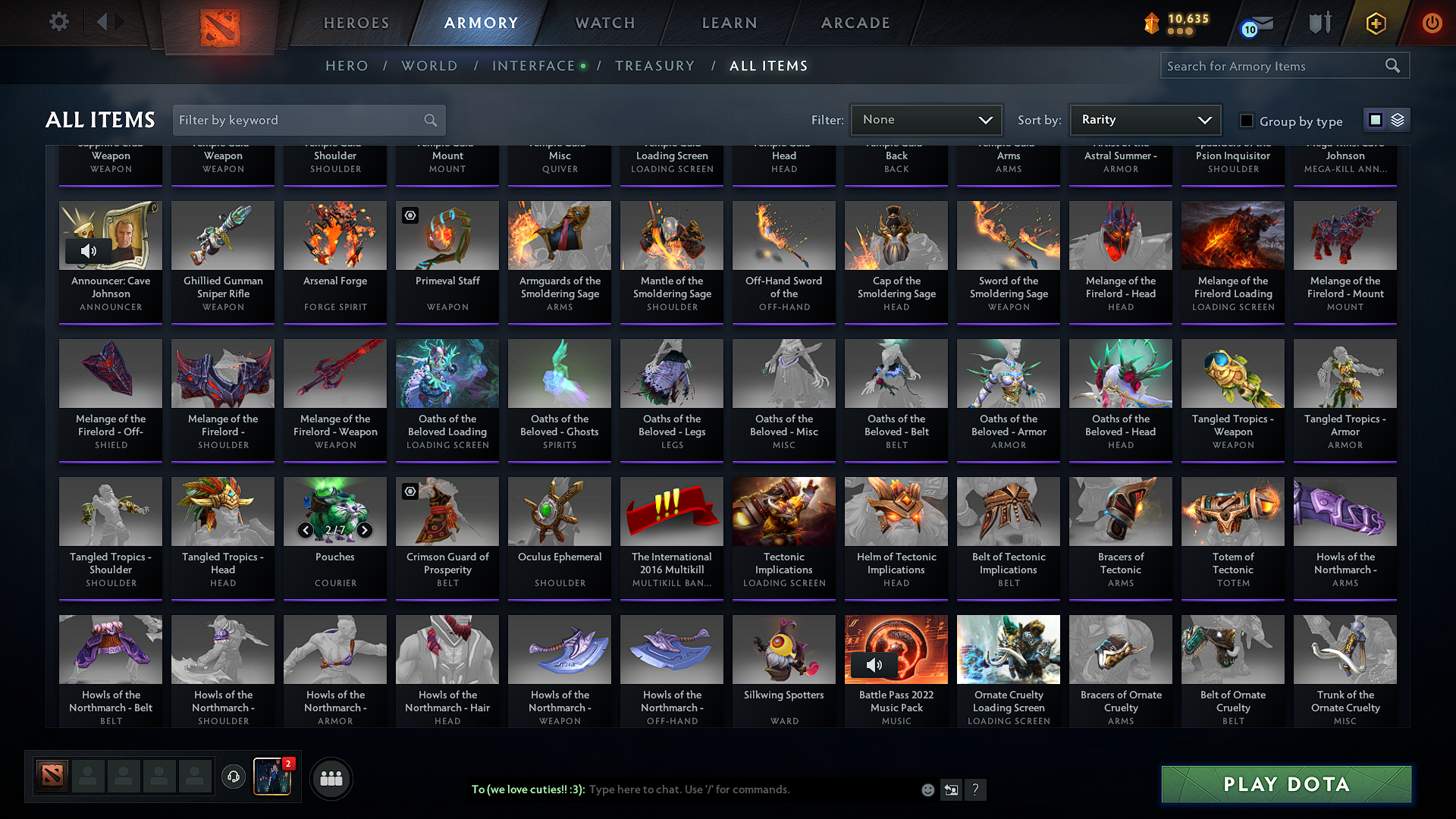Open the friends list icon near the chat bar
This screenshot has width=1456, height=819.
click(331, 778)
